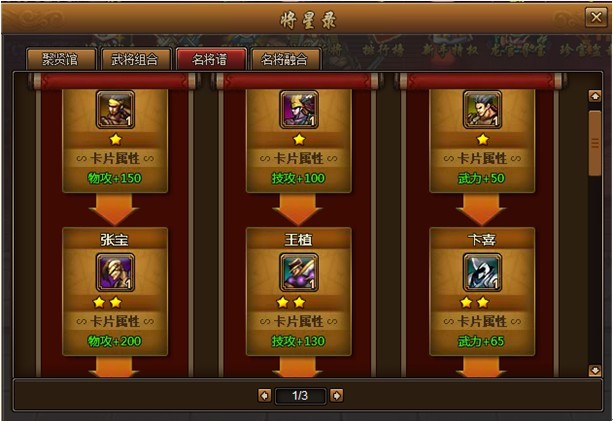This screenshot has width=613, height=421.
Task: Switch to the 聚贤馆 tab
Action: 61,58
